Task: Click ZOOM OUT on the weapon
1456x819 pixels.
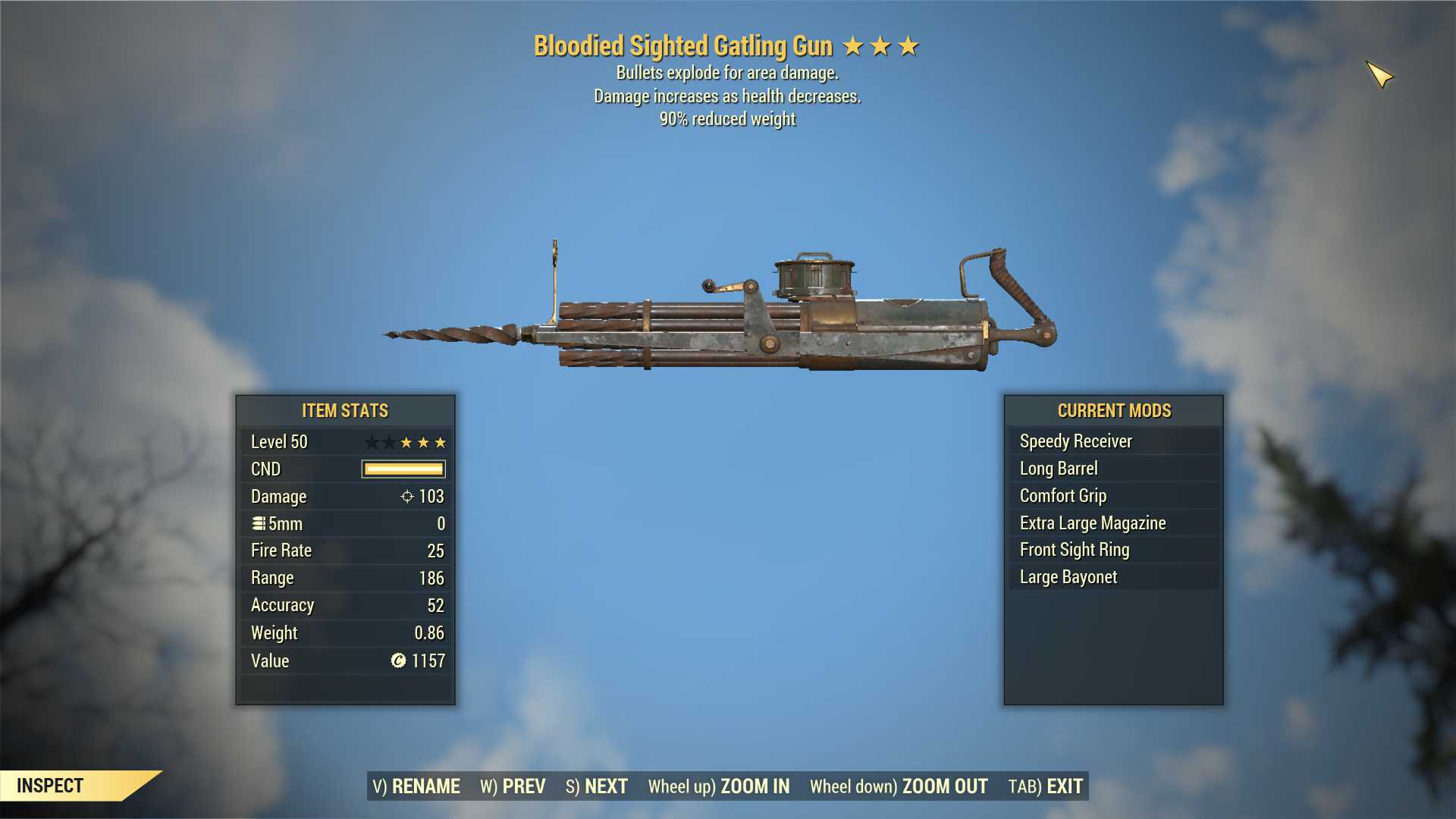Action: [899, 786]
